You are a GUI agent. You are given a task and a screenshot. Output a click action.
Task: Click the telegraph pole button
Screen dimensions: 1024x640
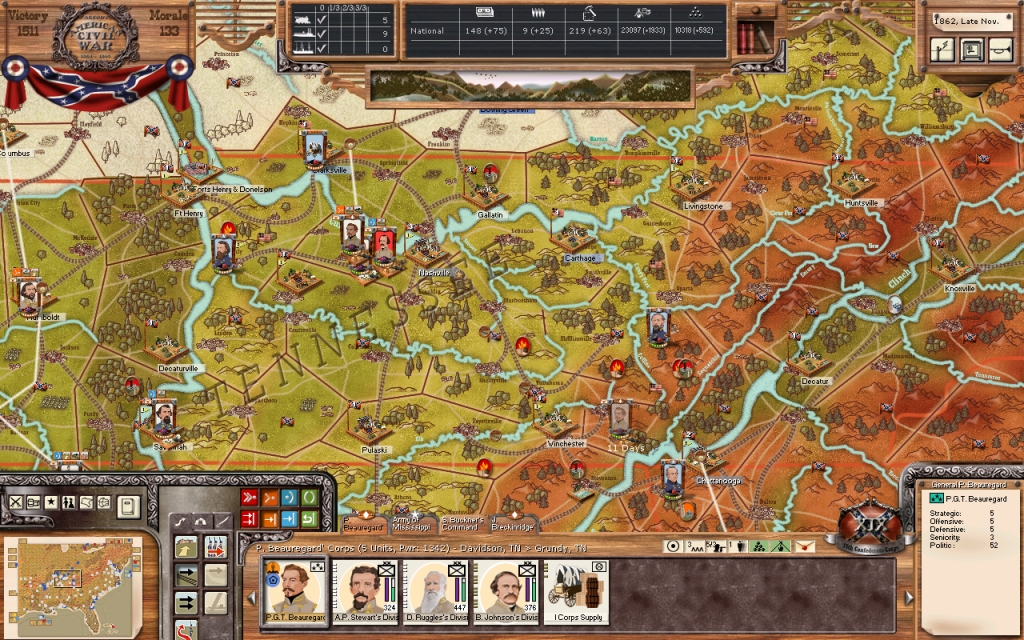(x=943, y=49)
